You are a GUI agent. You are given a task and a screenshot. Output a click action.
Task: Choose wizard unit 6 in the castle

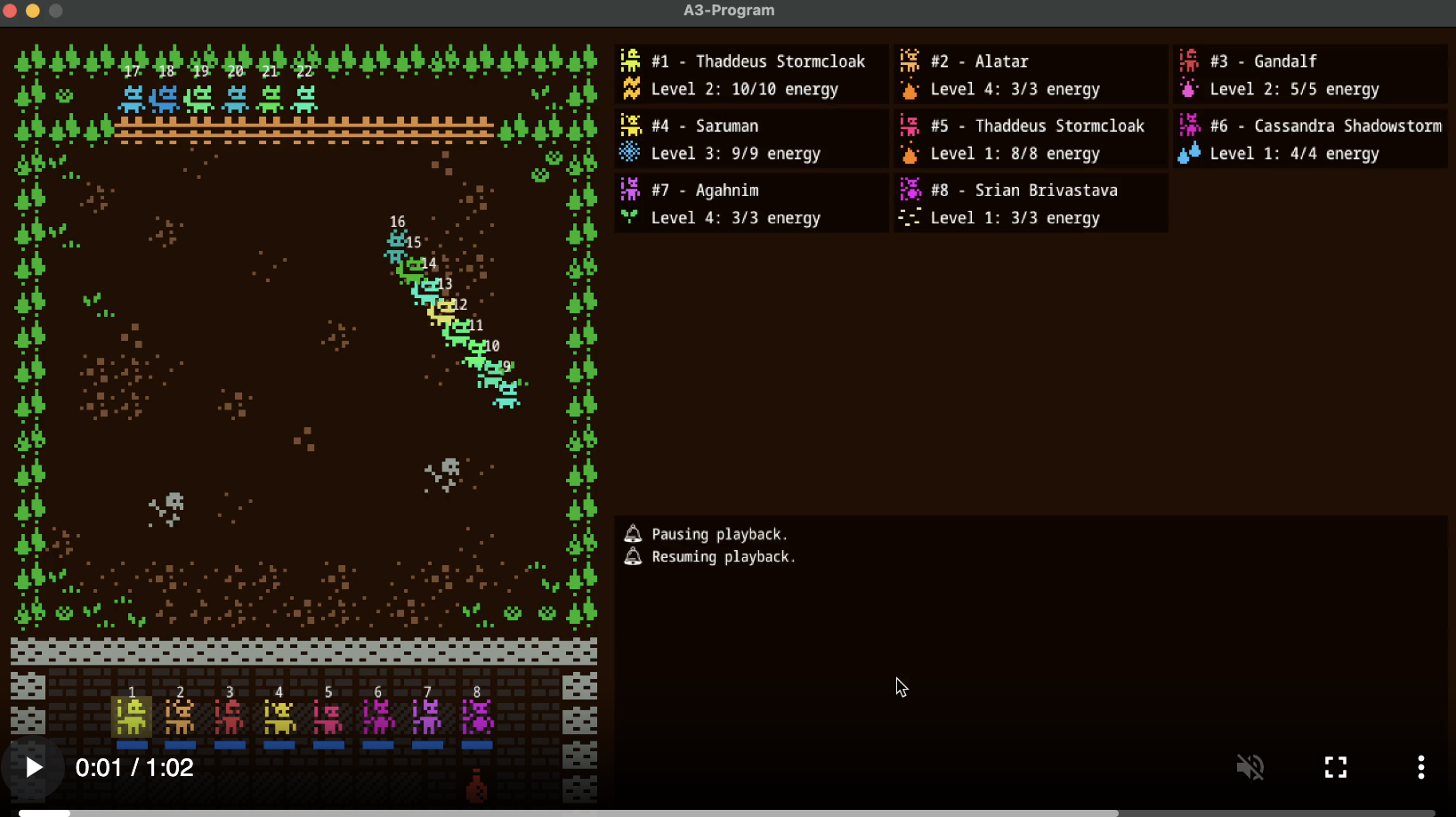tap(378, 717)
